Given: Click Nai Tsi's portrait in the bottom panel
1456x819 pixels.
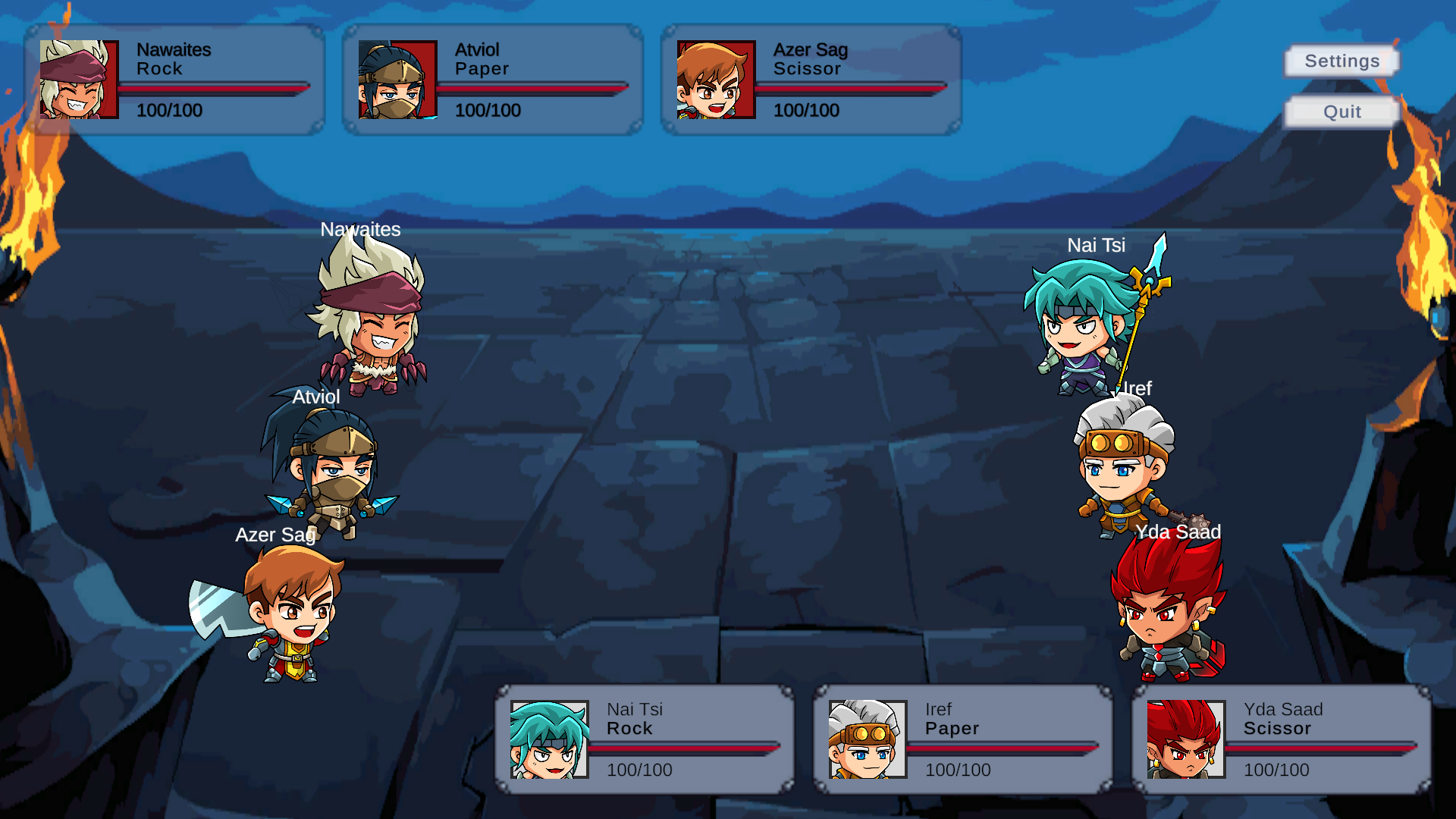Looking at the screenshot, I should tap(548, 739).
